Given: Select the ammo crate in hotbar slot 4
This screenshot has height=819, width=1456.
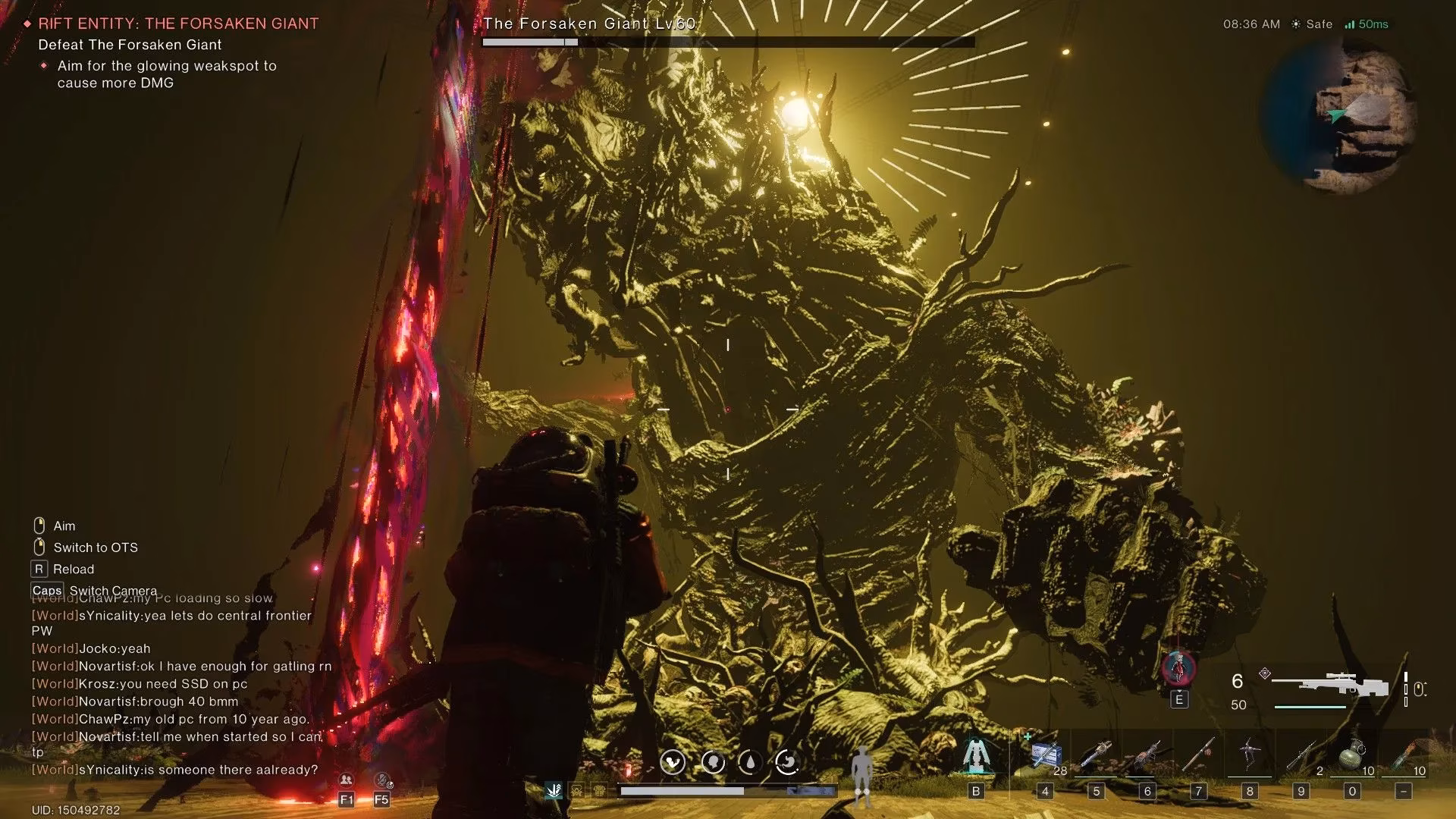Looking at the screenshot, I should pyautogui.click(x=1046, y=753).
